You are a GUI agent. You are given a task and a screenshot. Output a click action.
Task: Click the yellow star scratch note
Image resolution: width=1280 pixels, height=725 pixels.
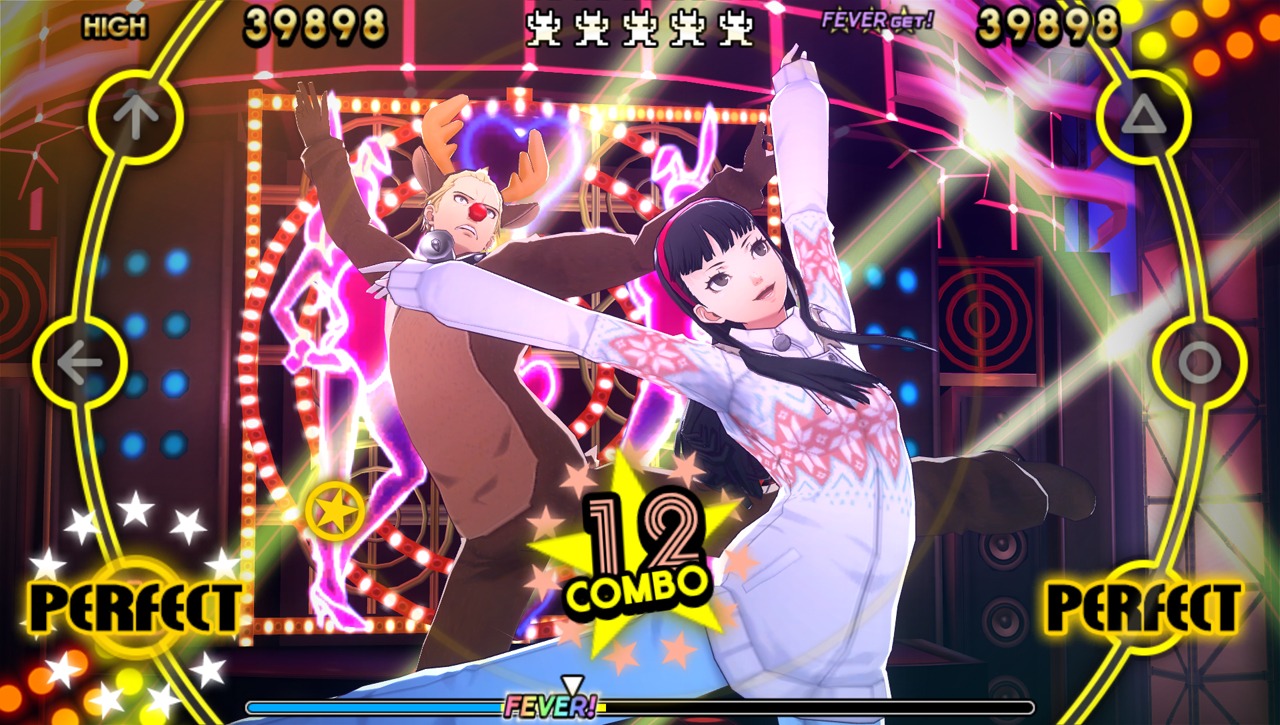(x=335, y=511)
